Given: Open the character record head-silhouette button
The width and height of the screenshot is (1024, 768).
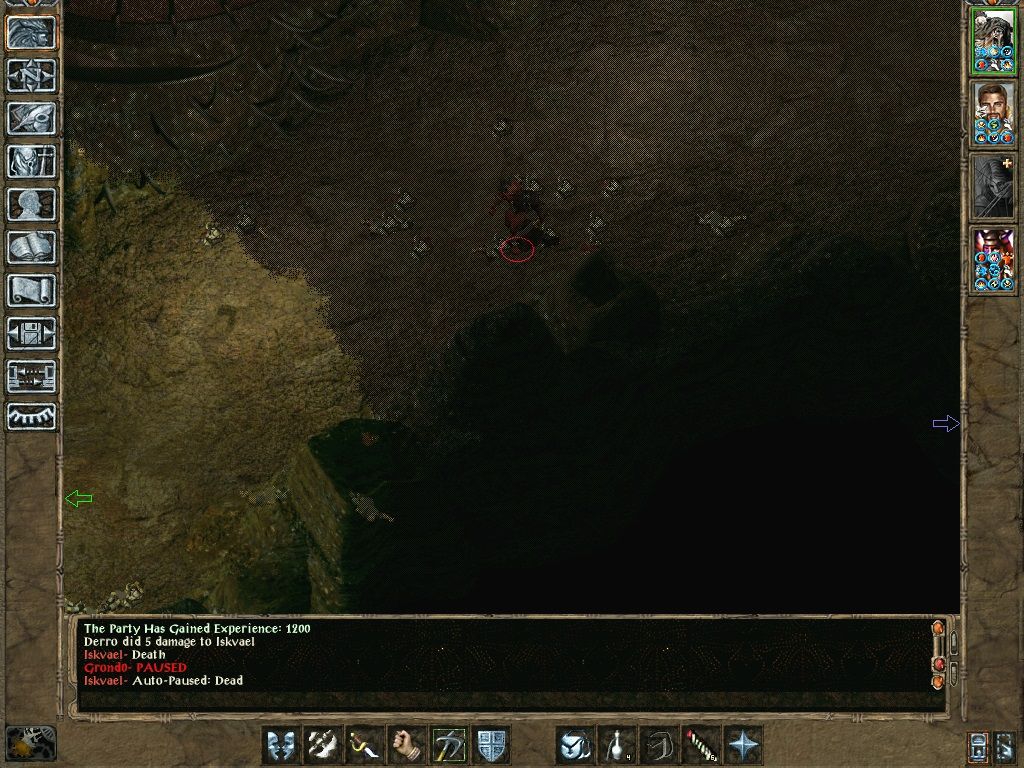Looking at the screenshot, I should pos(31,204).
